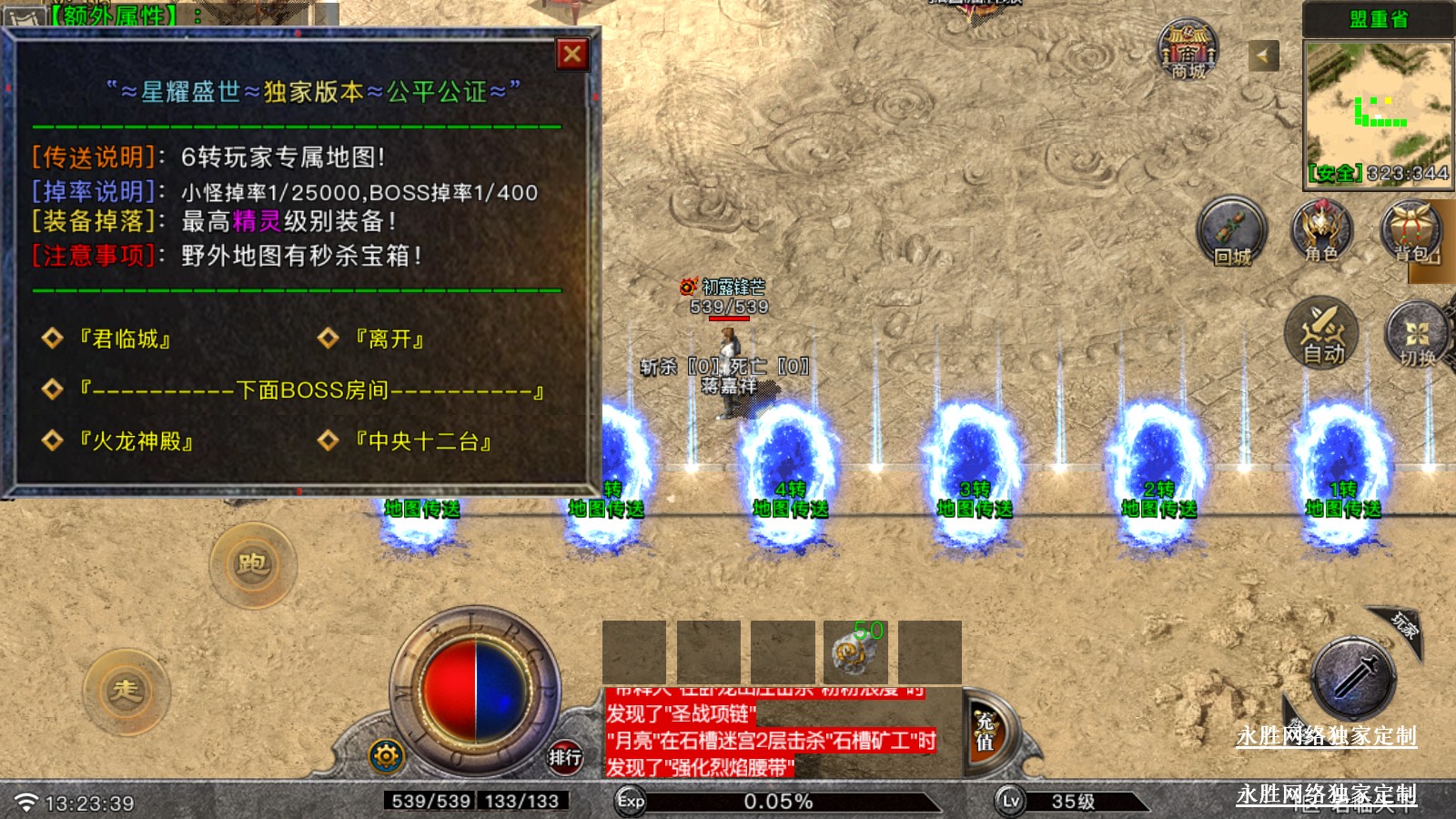Open the 角色 character sheet
This screenshot has height=819, width=1456.
(x=1321, y=232)
